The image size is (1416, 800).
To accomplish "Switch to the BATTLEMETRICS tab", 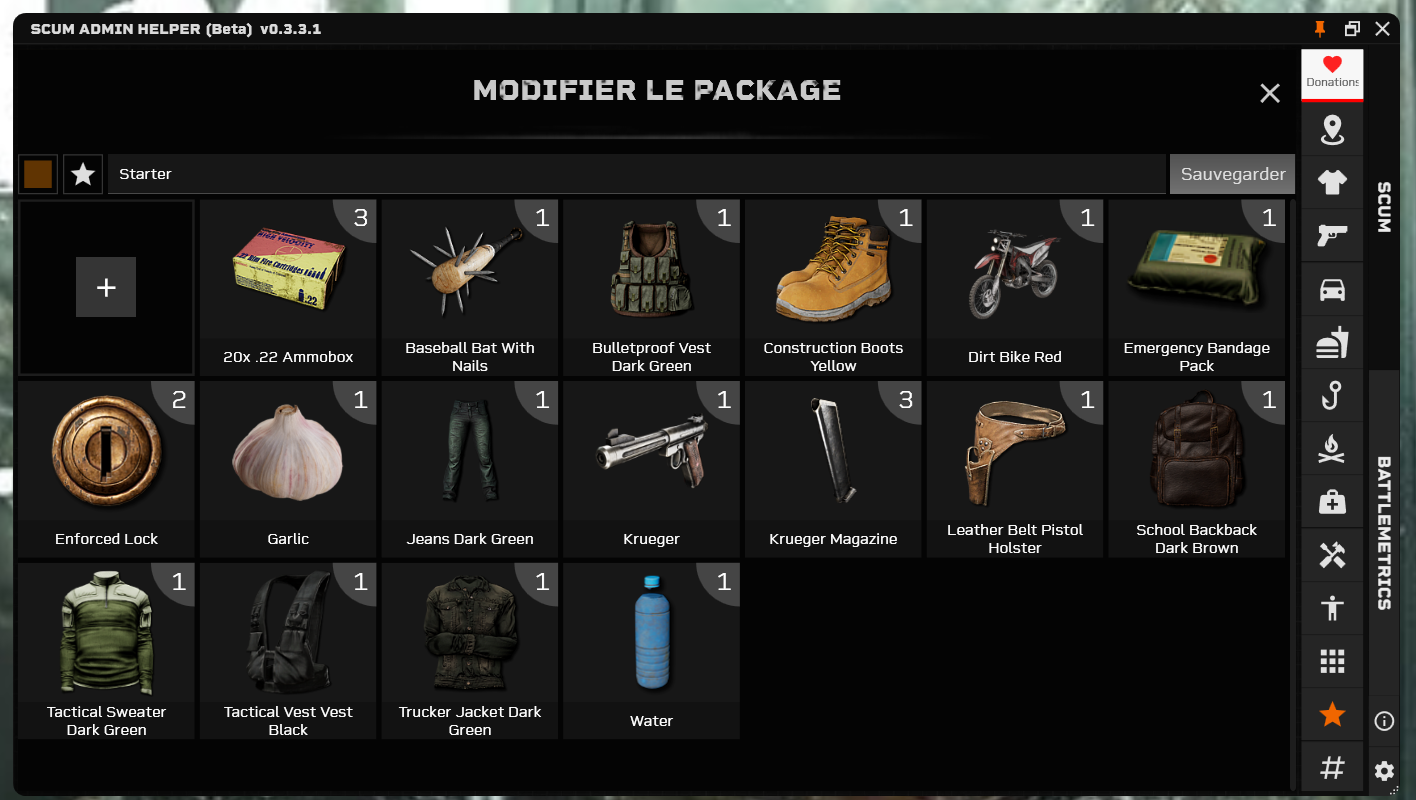I will [1384, 532].
